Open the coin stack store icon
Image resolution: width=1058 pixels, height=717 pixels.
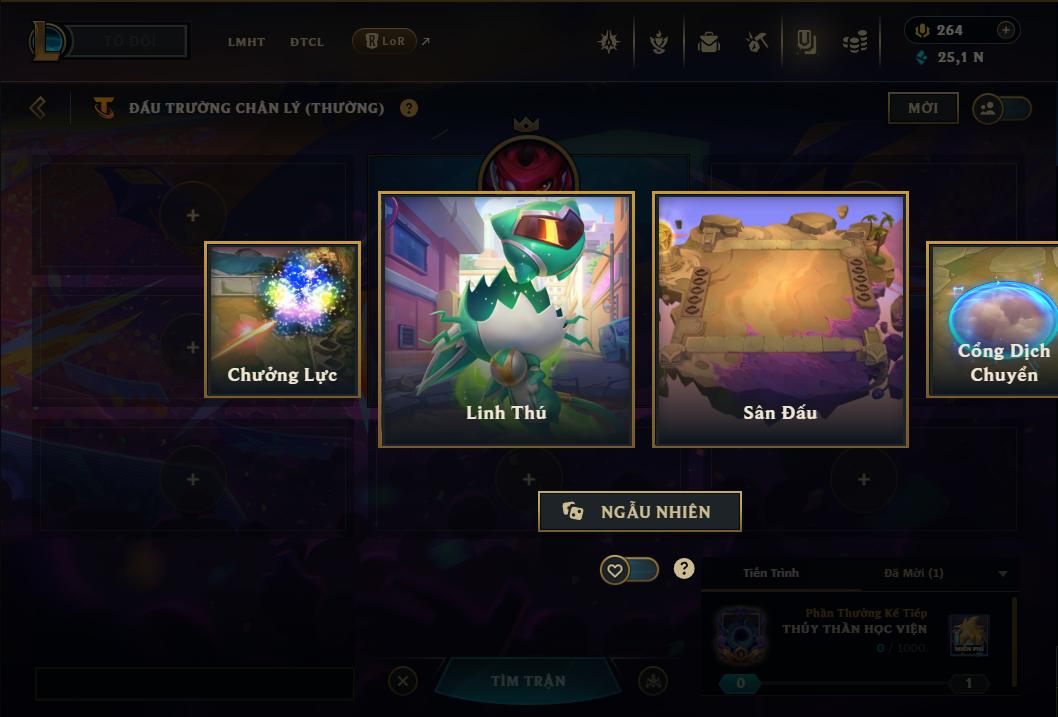tap(855, 42)
